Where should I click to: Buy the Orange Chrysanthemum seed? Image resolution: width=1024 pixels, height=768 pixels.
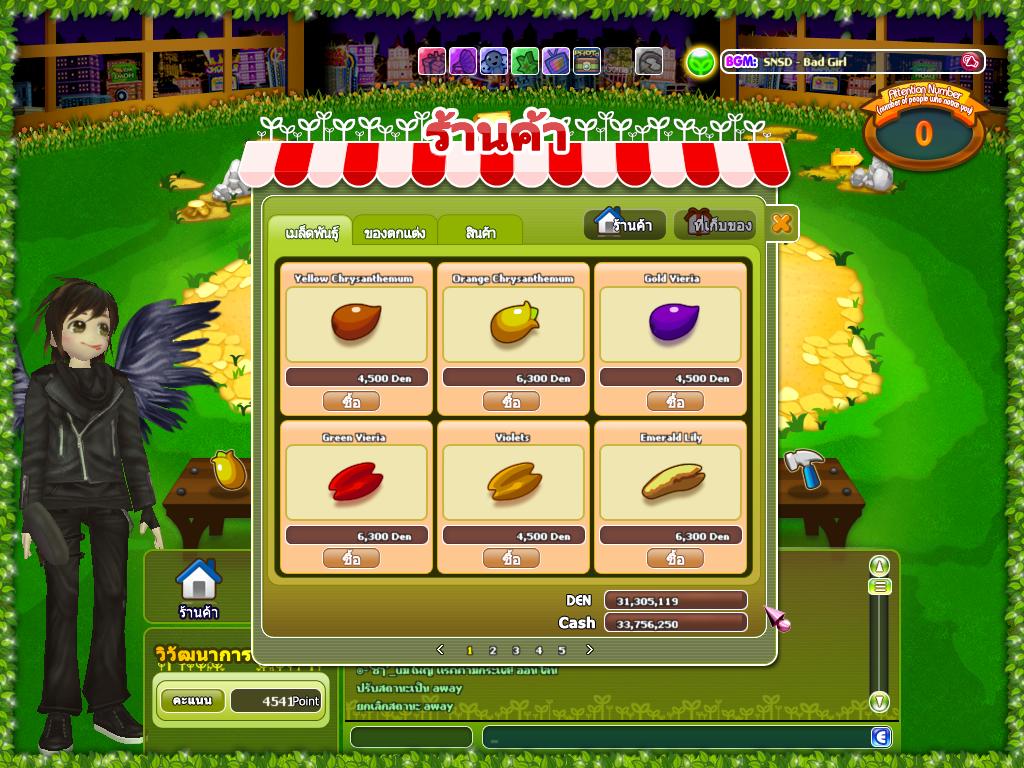coord(511,401)
